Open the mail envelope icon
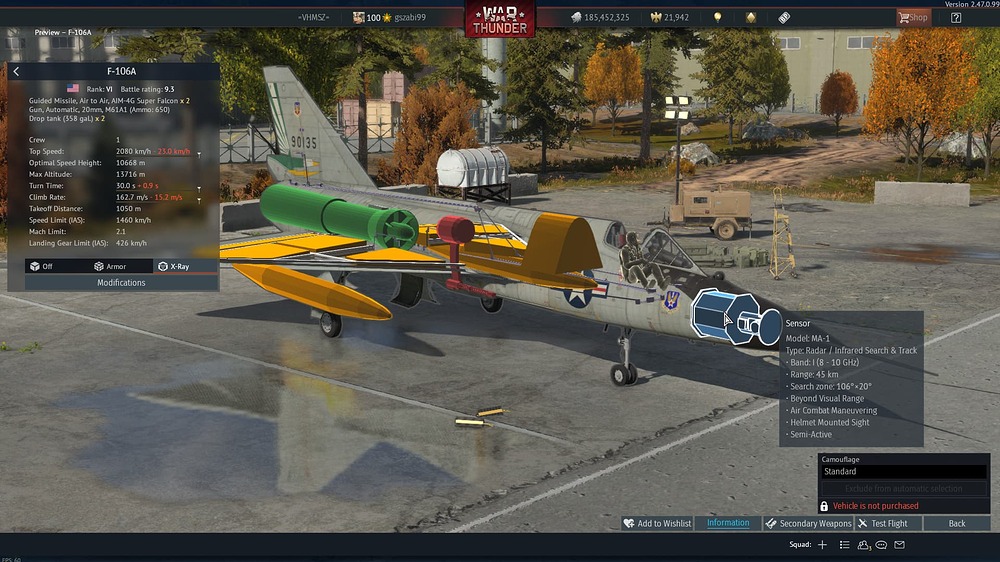 [899, 545]
